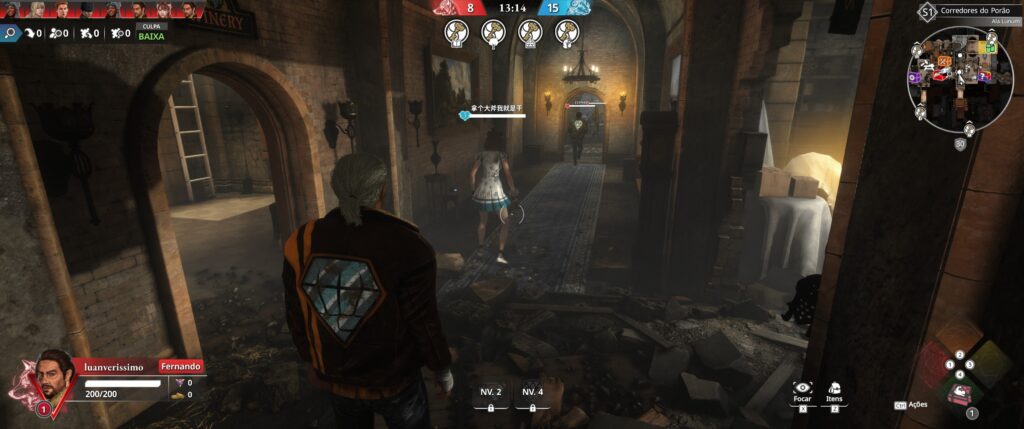Viewport: 1024px width, 429px height.
Task: Select the purple marker on the minimap
Action: click(x=915, y=77)
